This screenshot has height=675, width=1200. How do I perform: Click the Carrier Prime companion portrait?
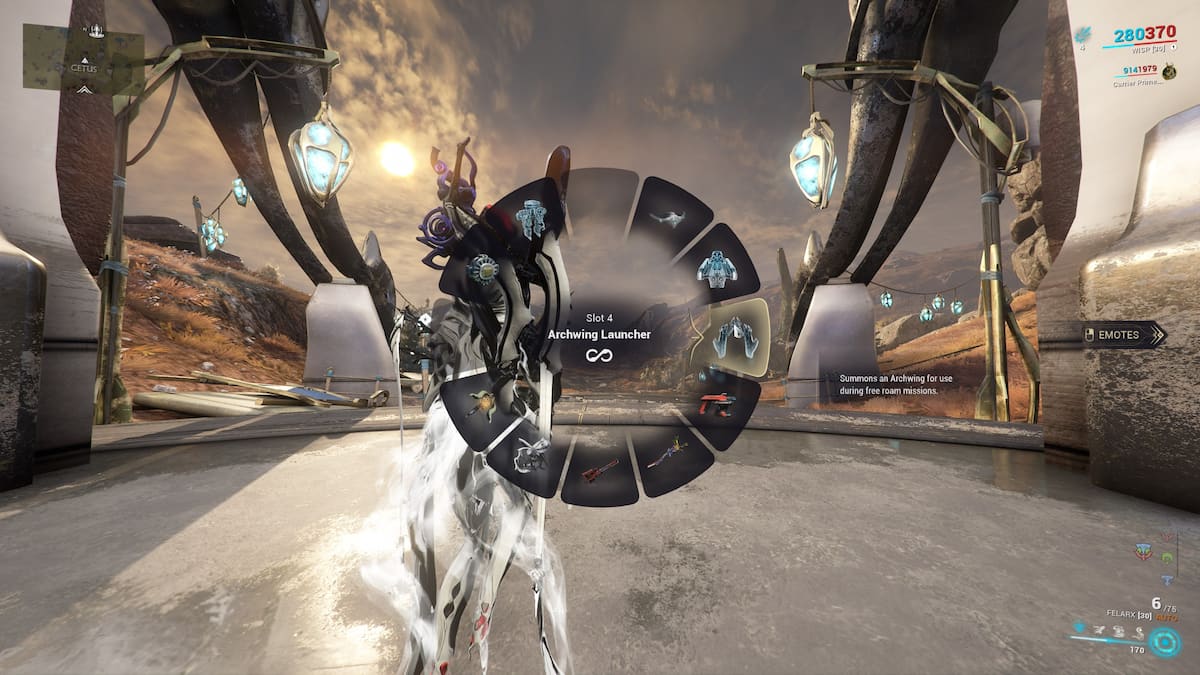point(1168,72)
